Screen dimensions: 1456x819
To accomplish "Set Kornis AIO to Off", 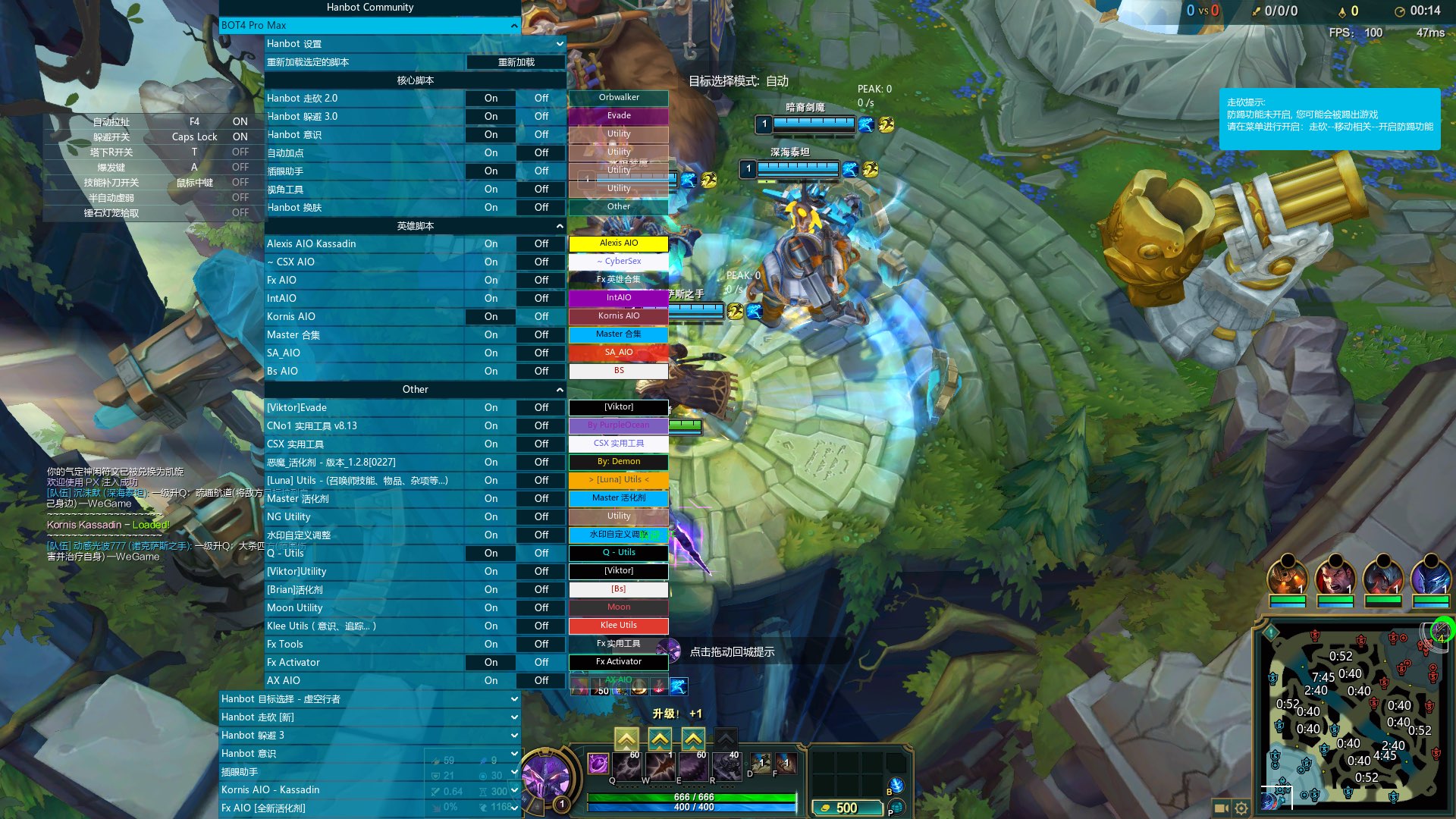I will pyautogui.click(x=541, y=317).
